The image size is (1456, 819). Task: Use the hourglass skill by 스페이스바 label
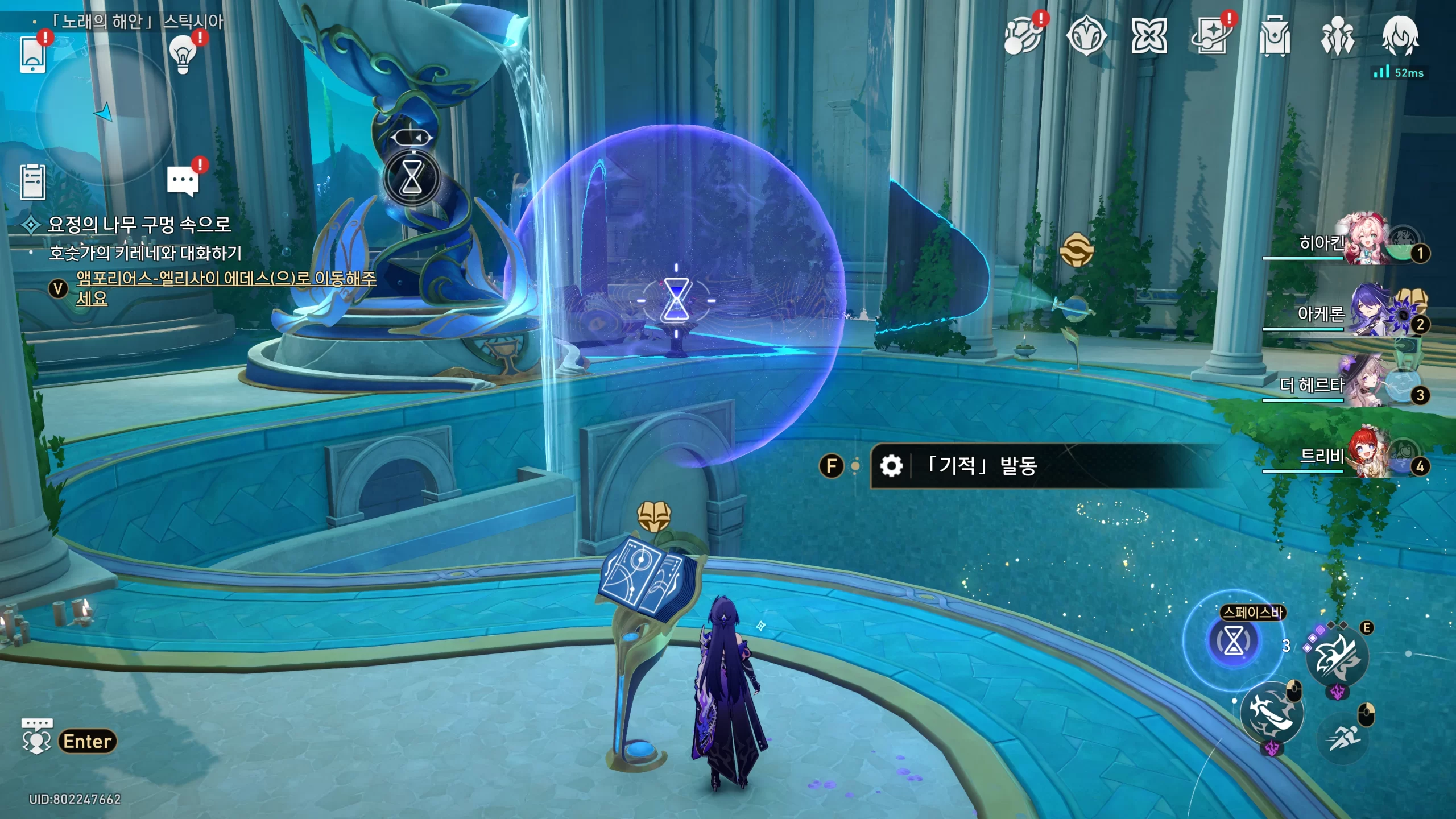tap(1233, 641)
